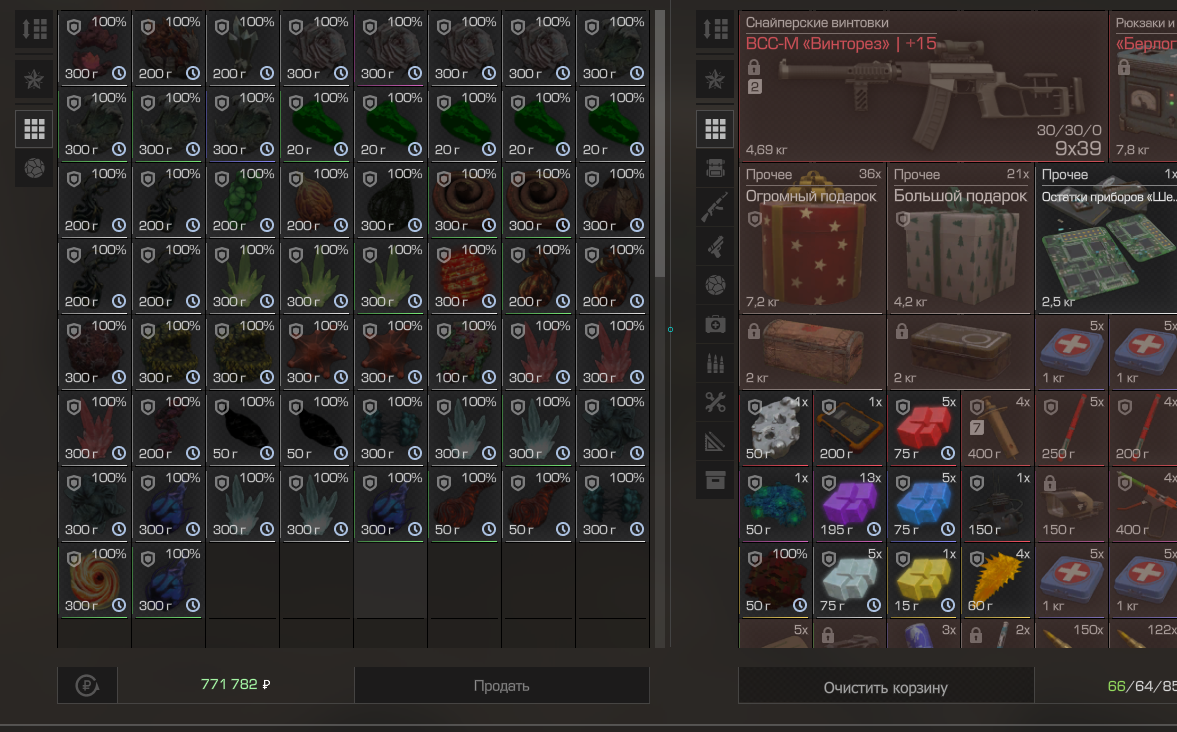Choose the orange spiky leaf artifact
1177x732 pixels.
click(996, 579)
